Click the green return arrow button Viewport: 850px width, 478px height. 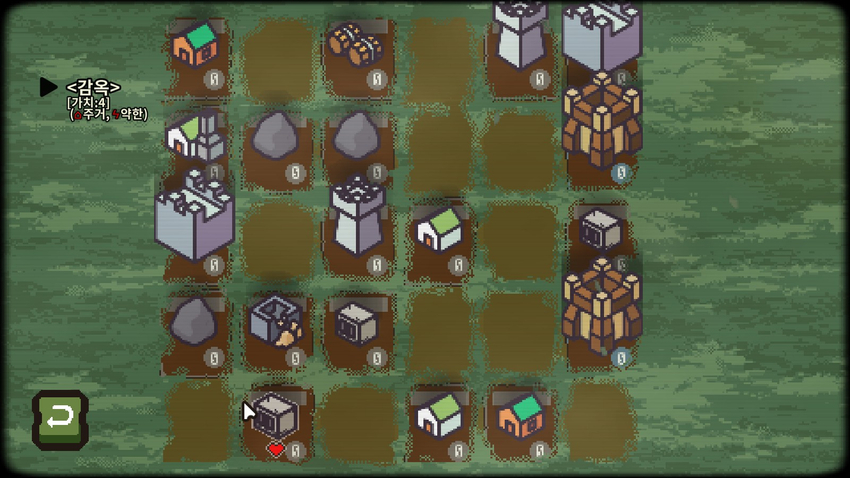[x=60, y=418]
